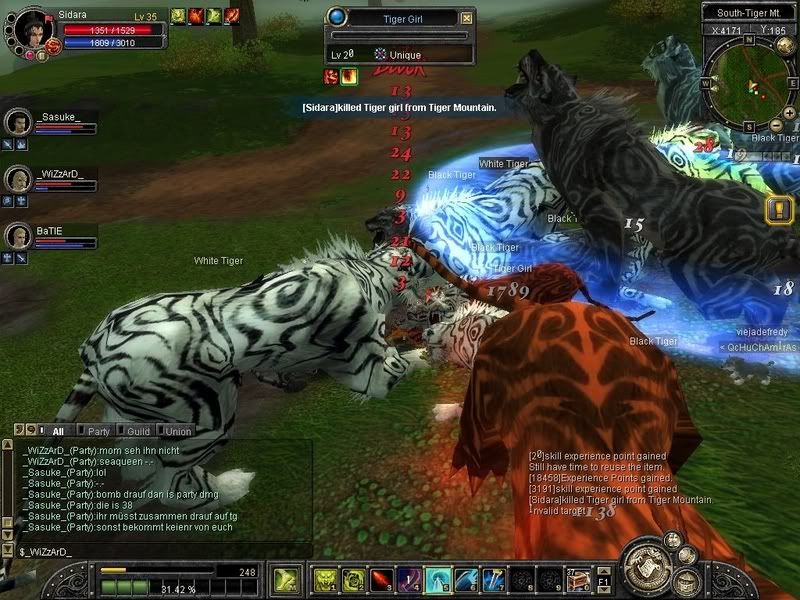800x600 pixels.
Task: Show the All chat tab
Action: tap(57, 431)
